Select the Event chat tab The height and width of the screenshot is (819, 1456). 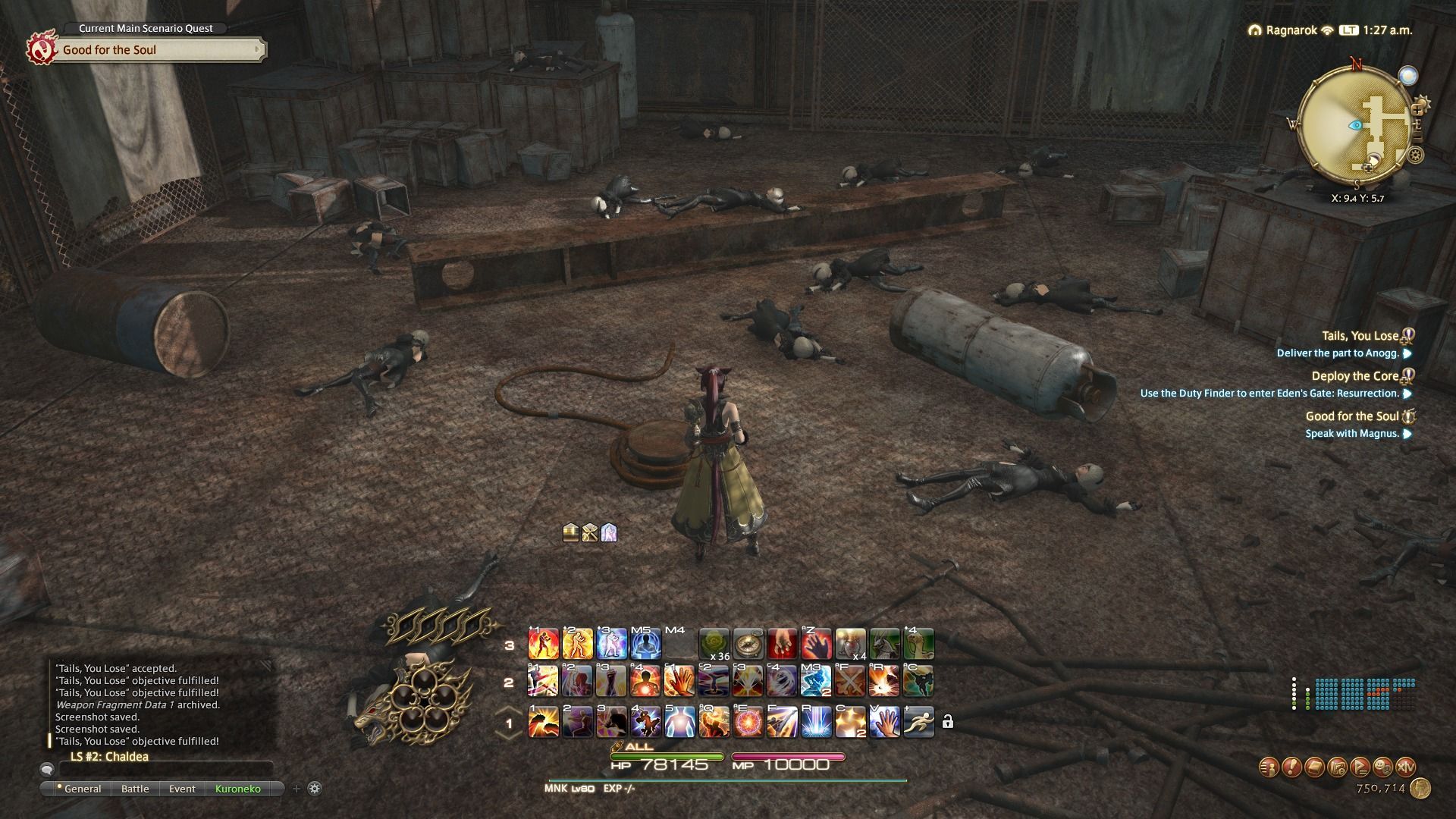(182, 789)
